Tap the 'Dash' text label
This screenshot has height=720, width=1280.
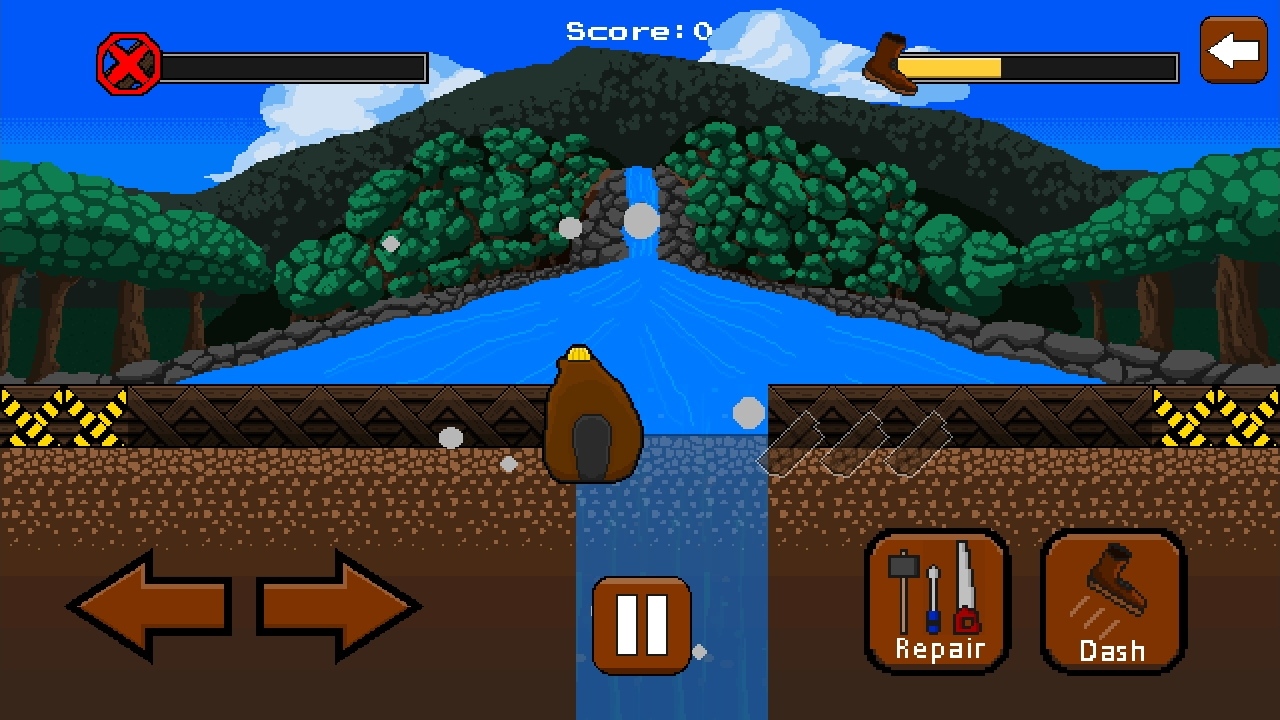click(x=1113, y=650)
